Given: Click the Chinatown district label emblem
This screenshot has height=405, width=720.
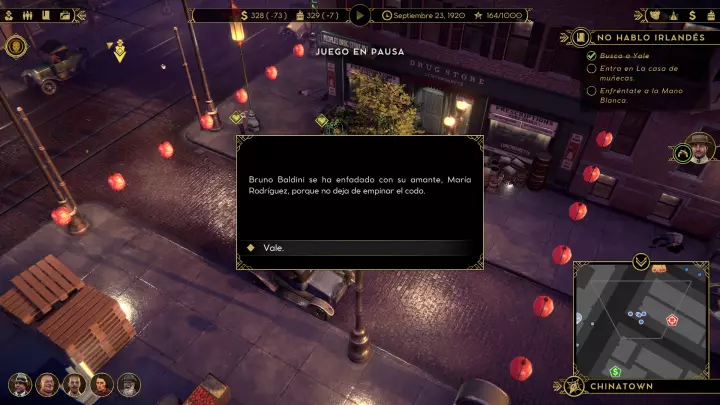Looking at the screenshot, I should point(575,386).
